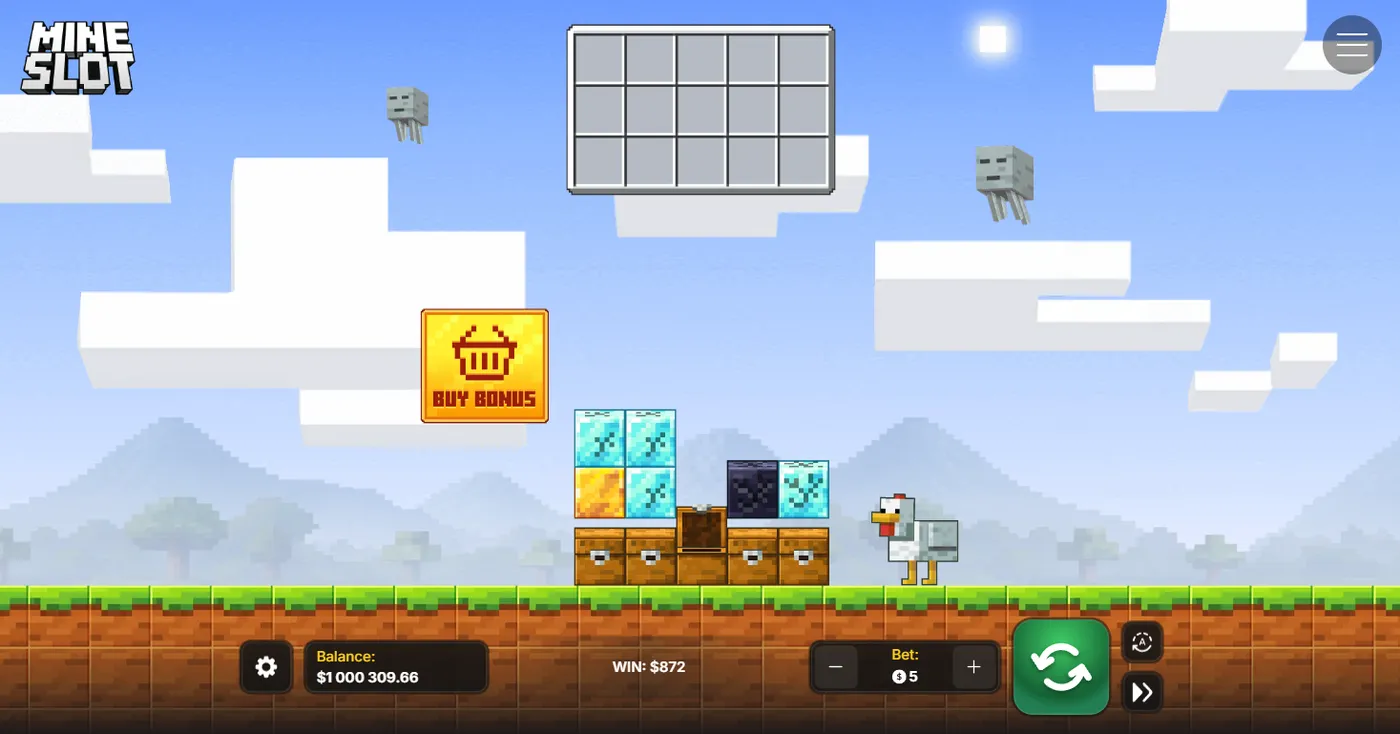Enable turbo spin with double-arrow icon

point(1142,692)
